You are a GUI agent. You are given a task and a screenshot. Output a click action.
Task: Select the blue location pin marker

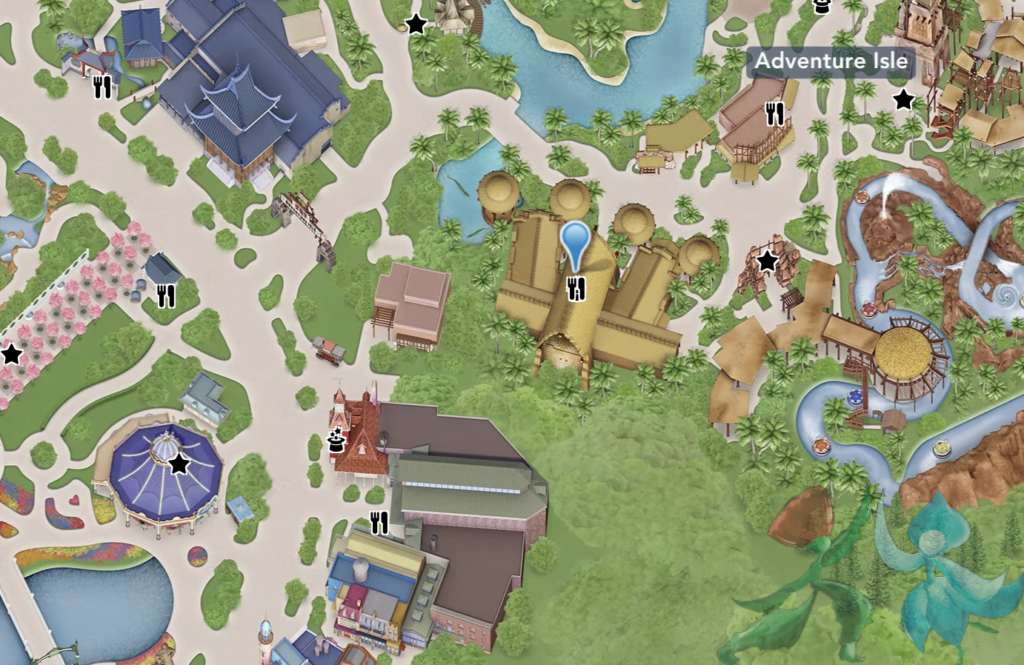[575, 244]
